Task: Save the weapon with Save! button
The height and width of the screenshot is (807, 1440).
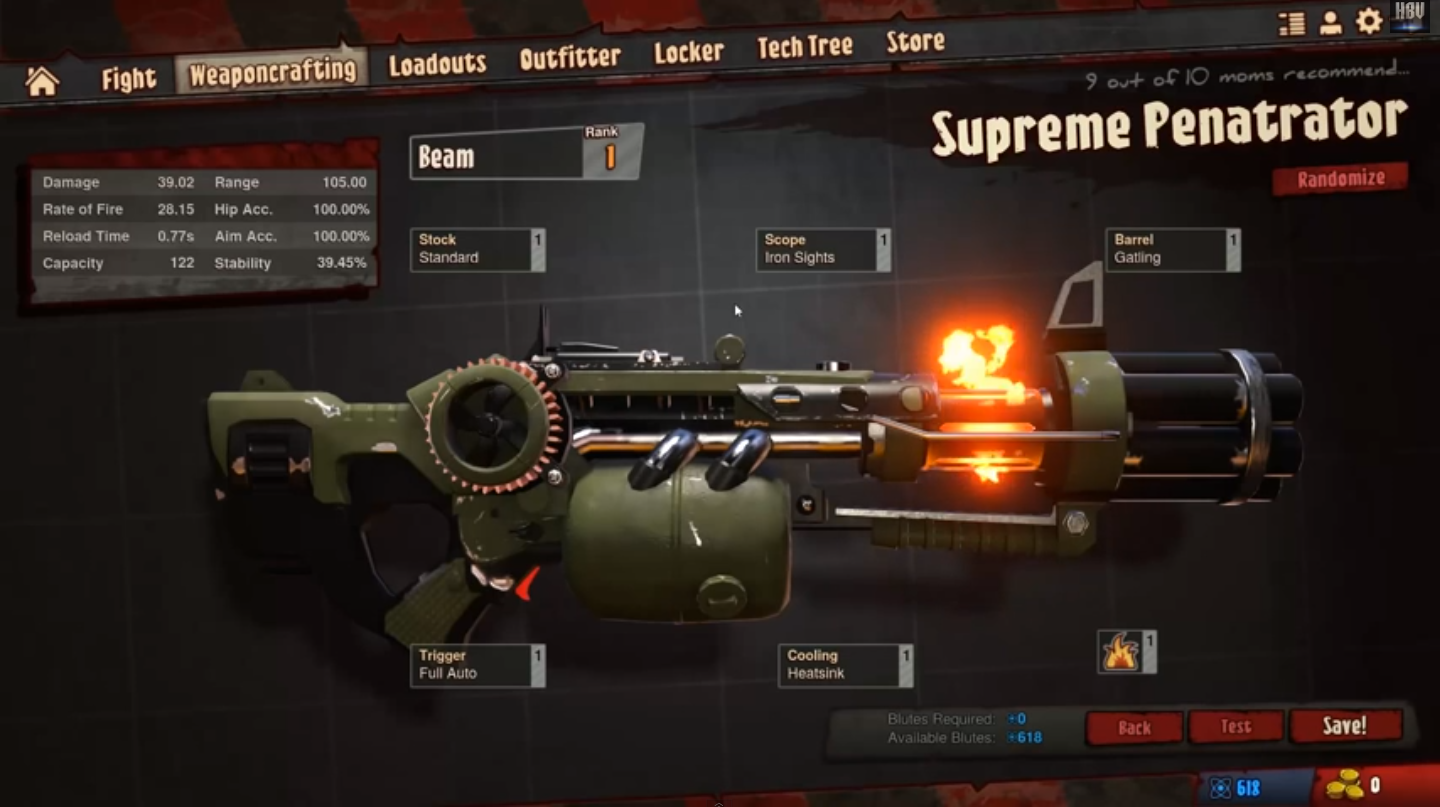Action: pyautogui.click(x=1344, y=726)
